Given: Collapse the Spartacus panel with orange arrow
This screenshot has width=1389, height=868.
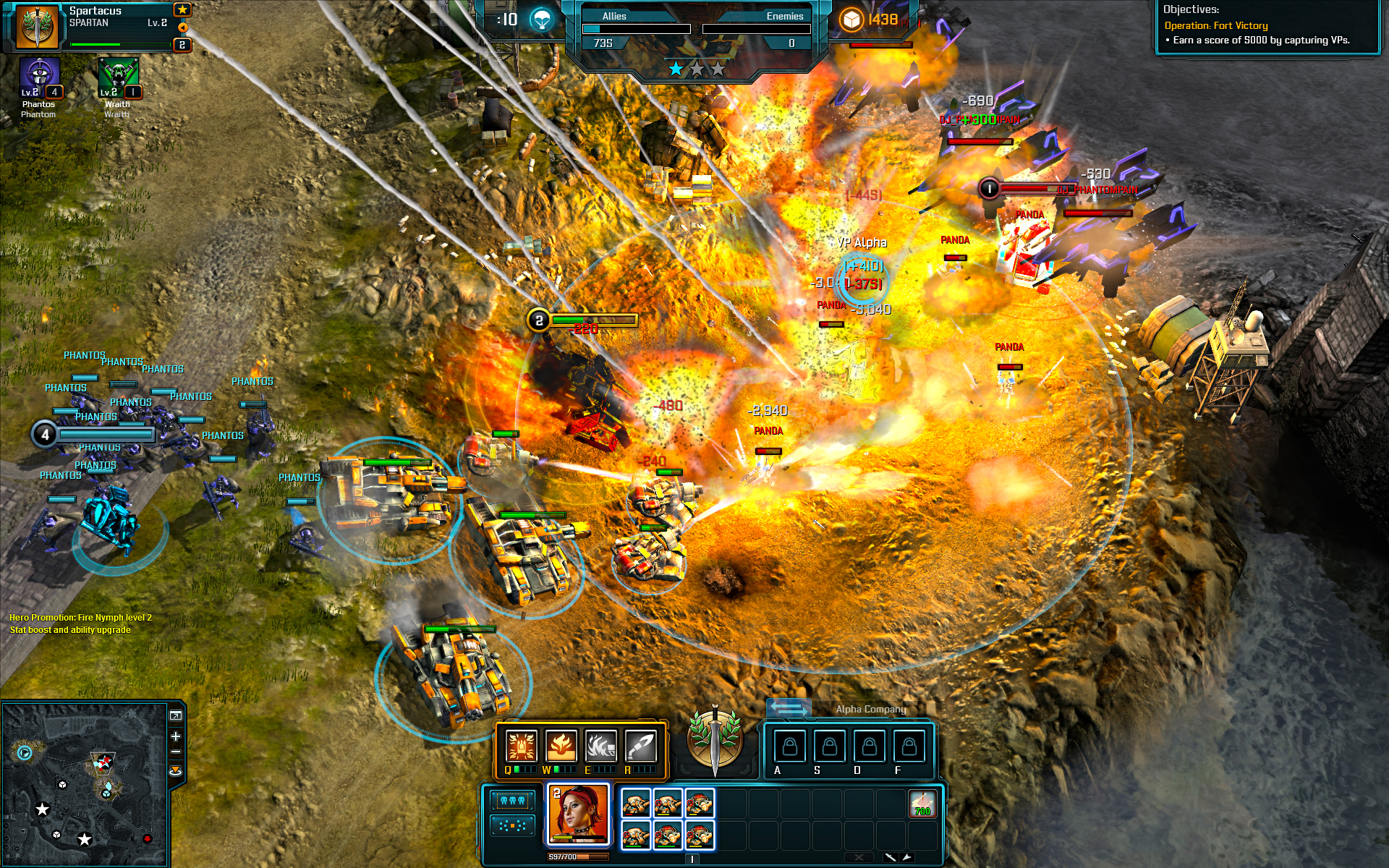Looking at the screenshot, I should pyautogui.click(x=182, y=29).
